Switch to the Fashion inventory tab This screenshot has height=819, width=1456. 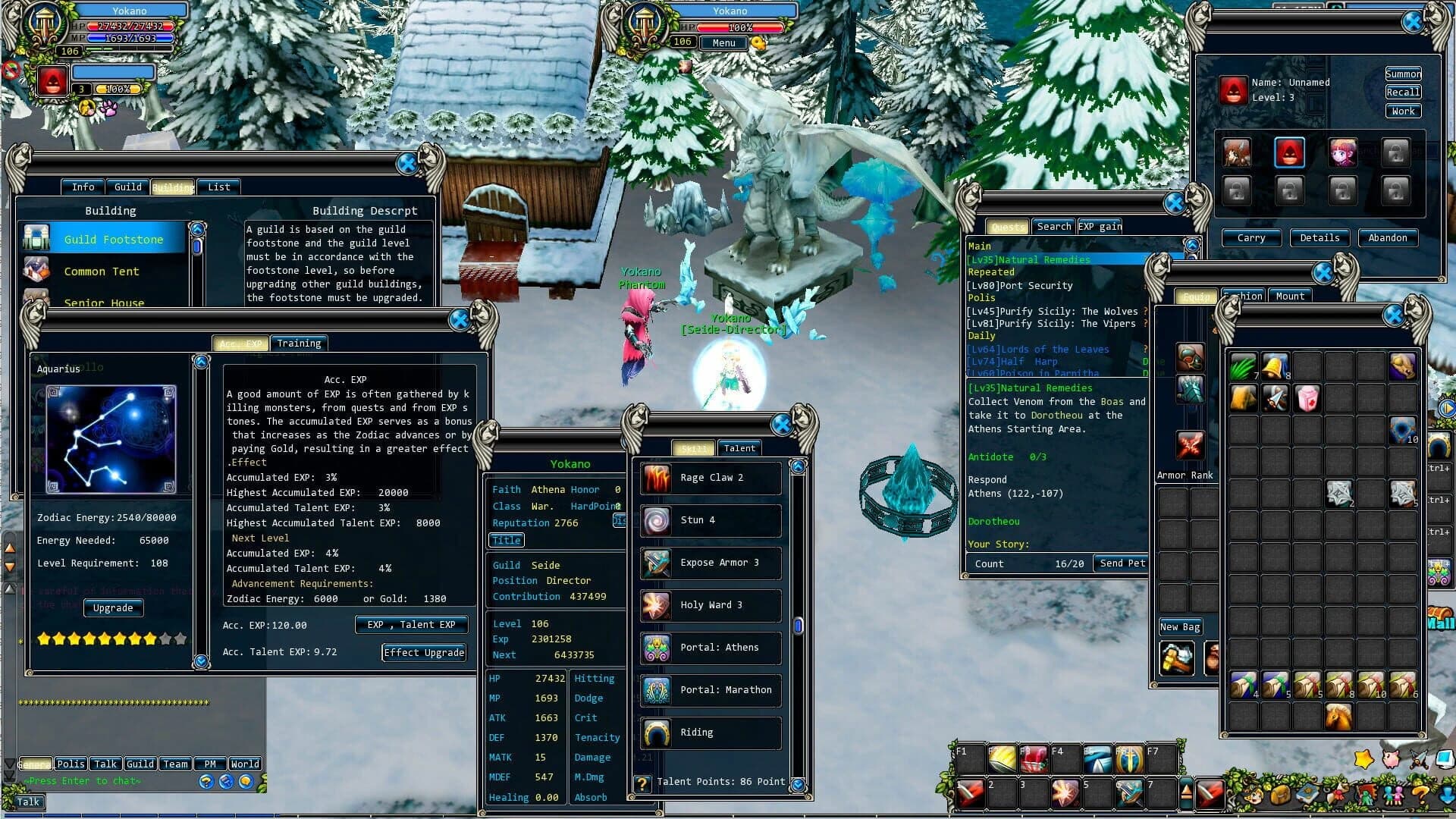pyautogui.click(x=1244, y=296)
